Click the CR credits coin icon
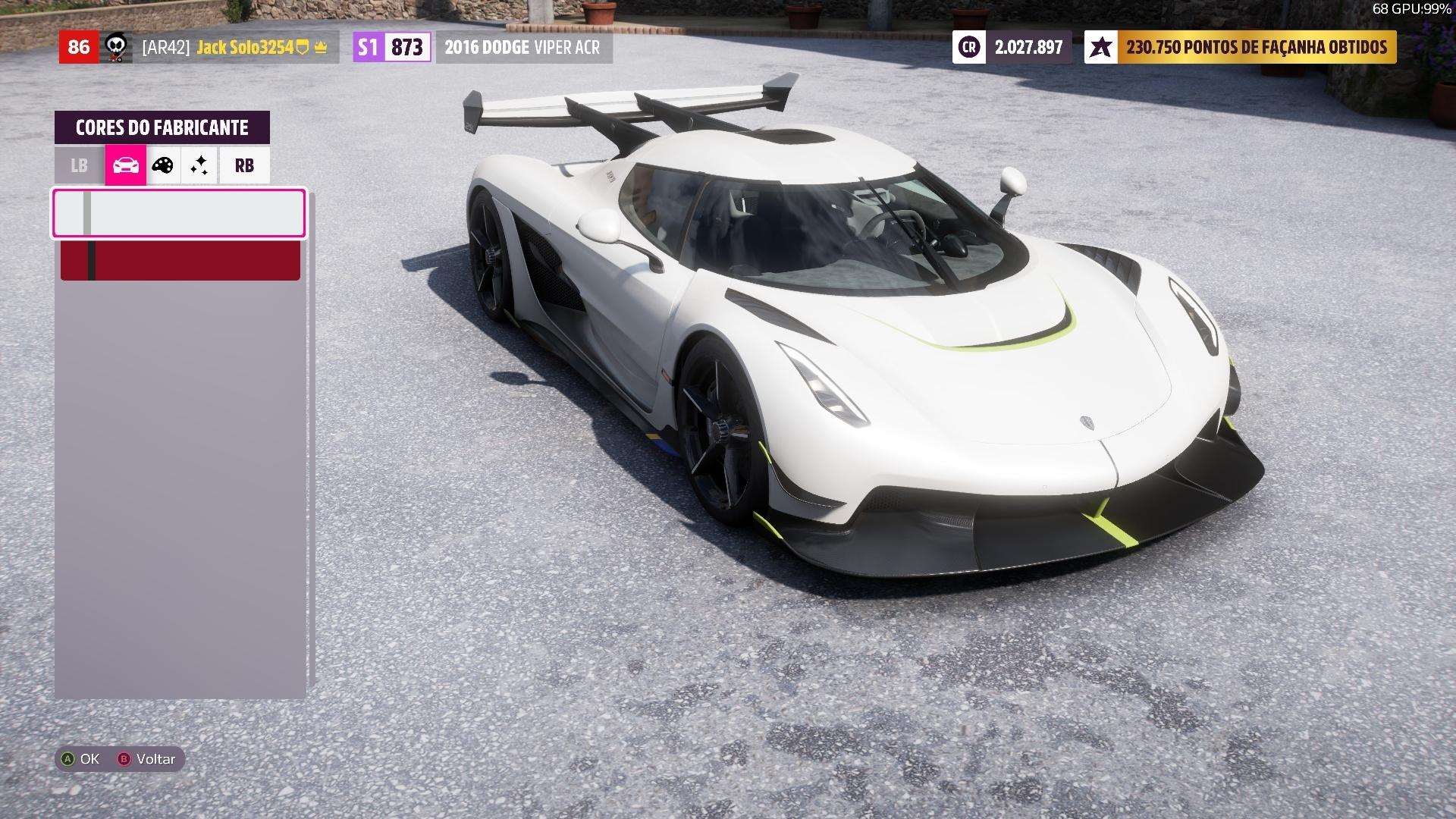Screen dimensions: 1456x819 pos(969,47)
